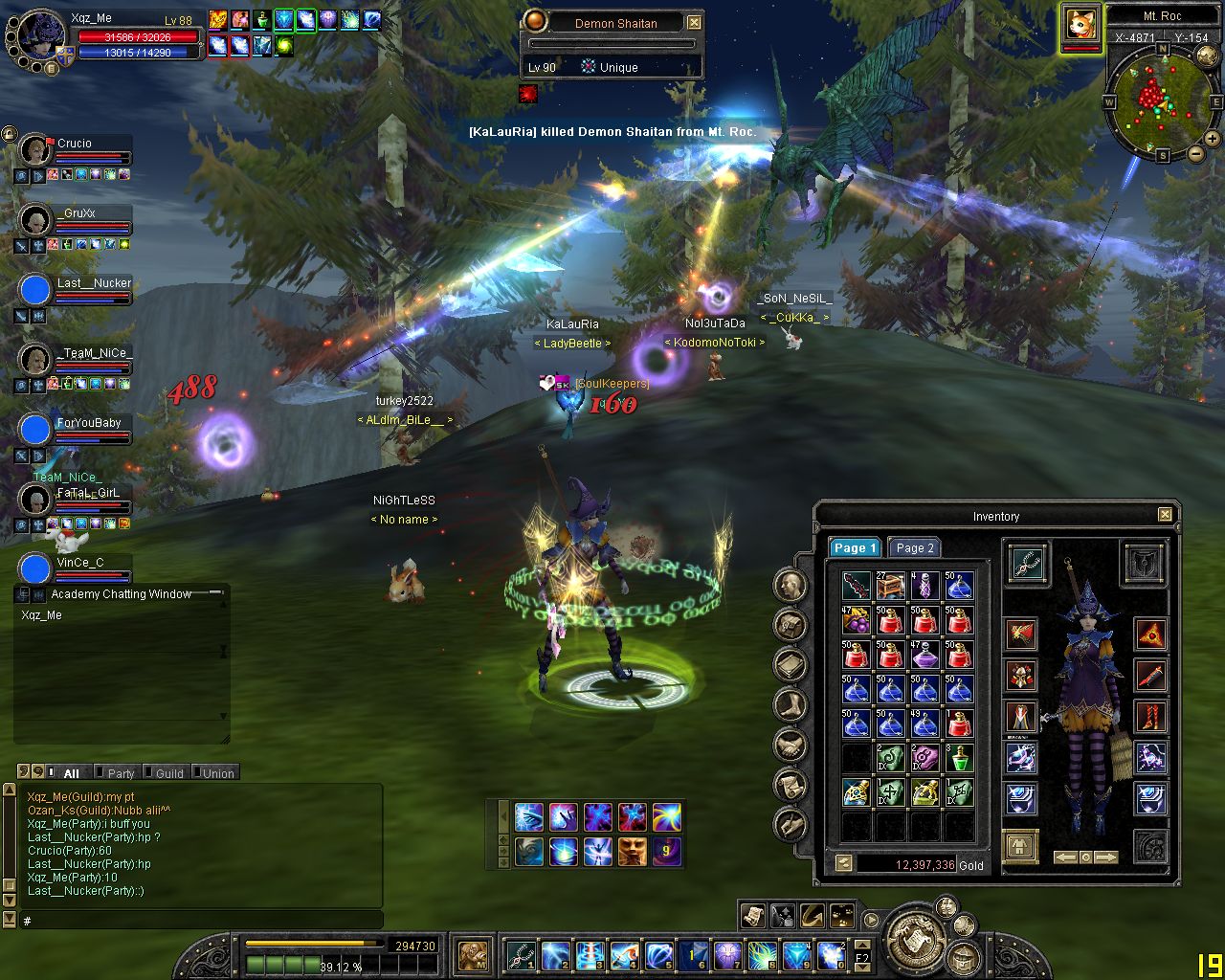Click the Mt. Roc minimap
The height and width of the screenshot is (980, 1225).
(1163, 100)
